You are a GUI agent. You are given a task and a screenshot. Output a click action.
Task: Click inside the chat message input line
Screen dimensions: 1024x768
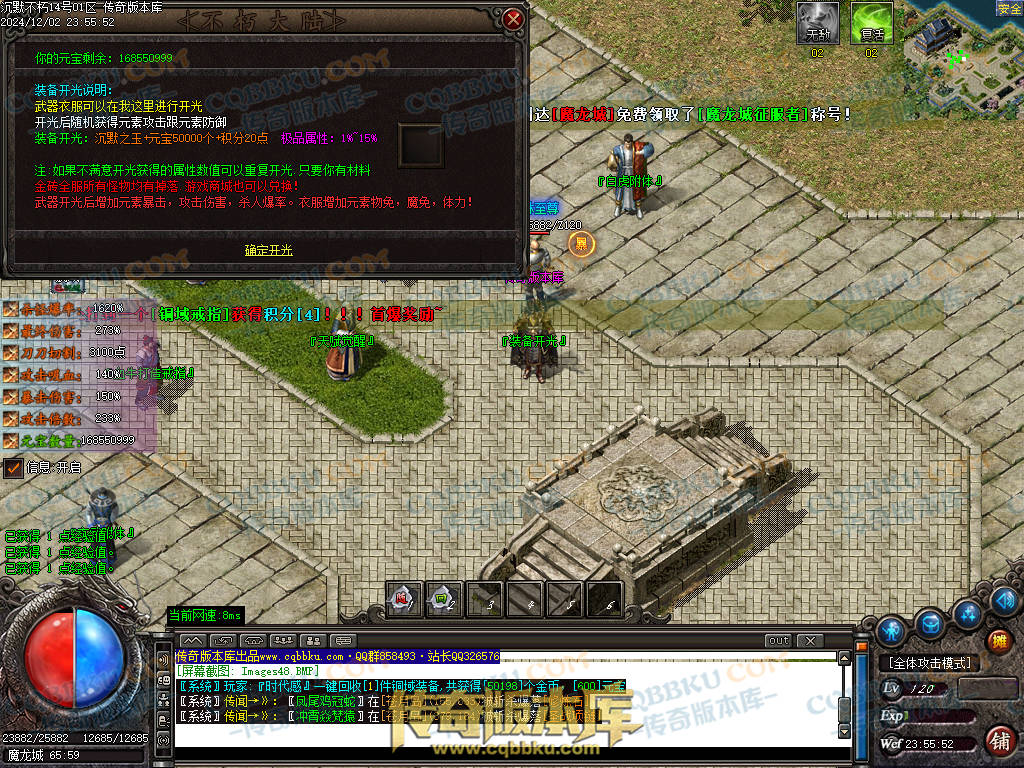[500, 746]
